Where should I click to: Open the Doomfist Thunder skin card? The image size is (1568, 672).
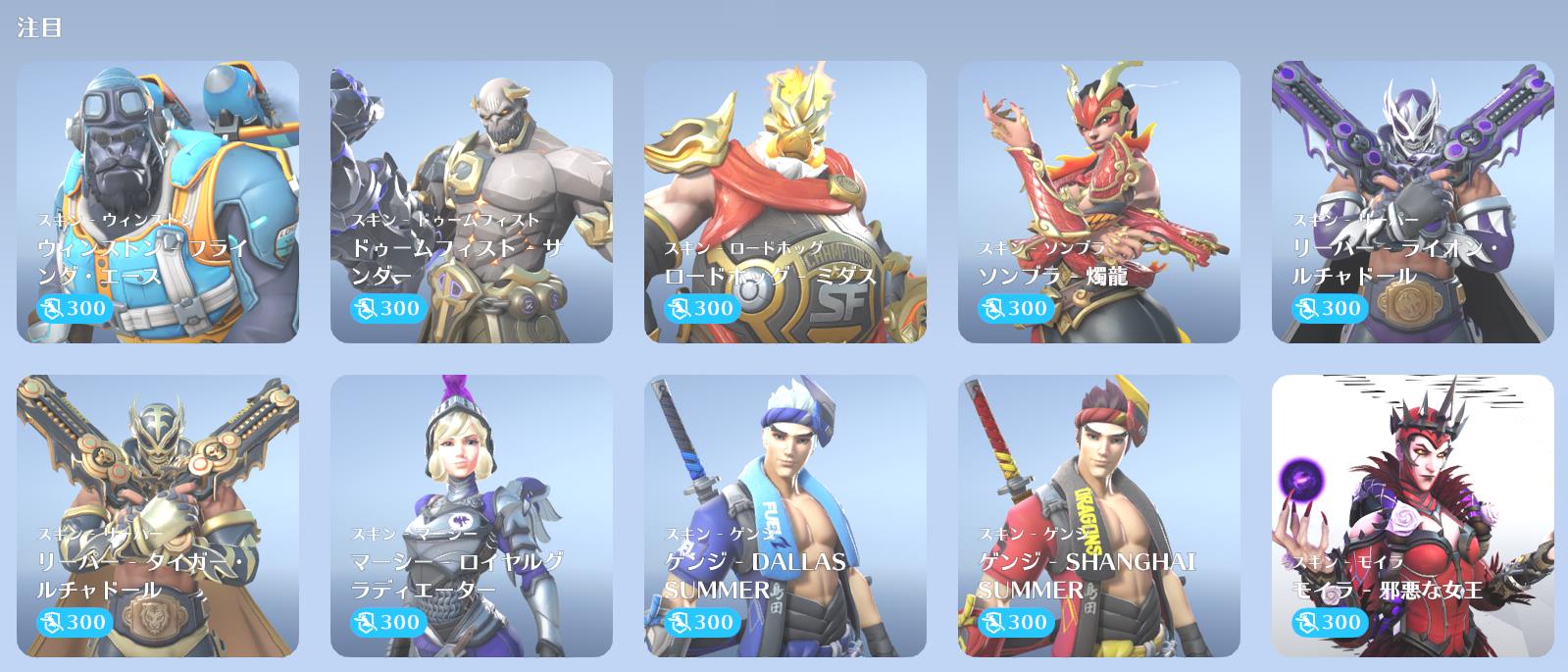[472, 202]
